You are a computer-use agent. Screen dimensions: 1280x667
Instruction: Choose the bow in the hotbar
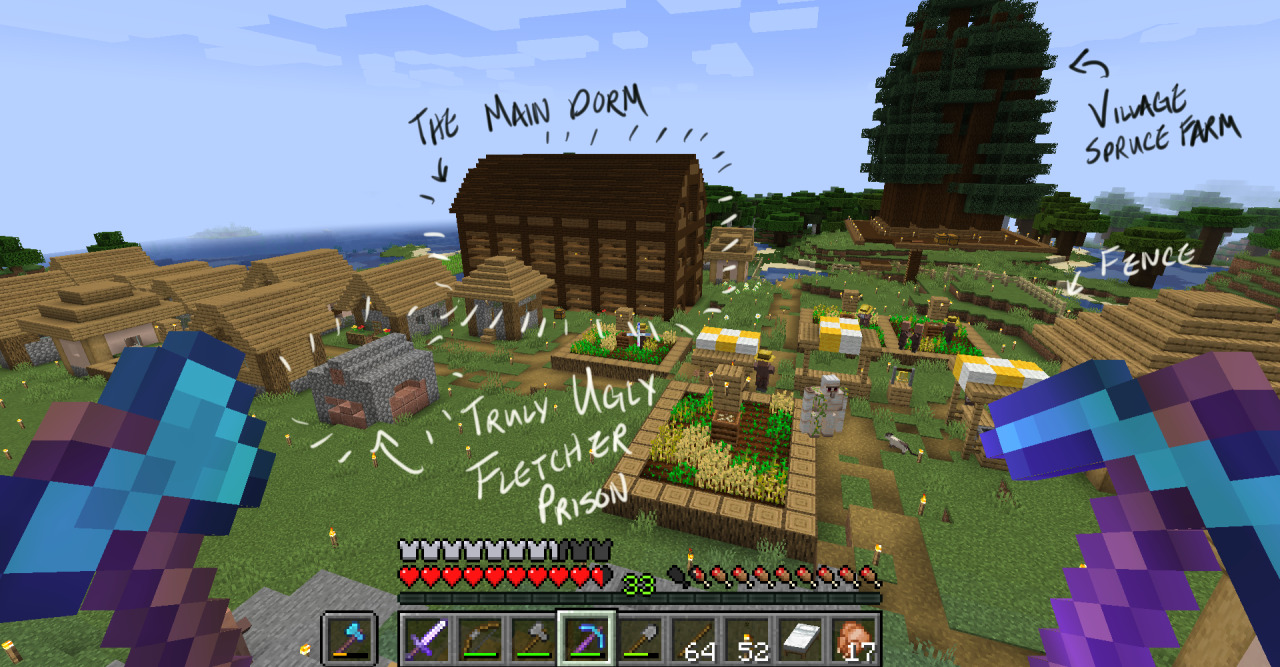pyautogui.click(x=479, y=638)
